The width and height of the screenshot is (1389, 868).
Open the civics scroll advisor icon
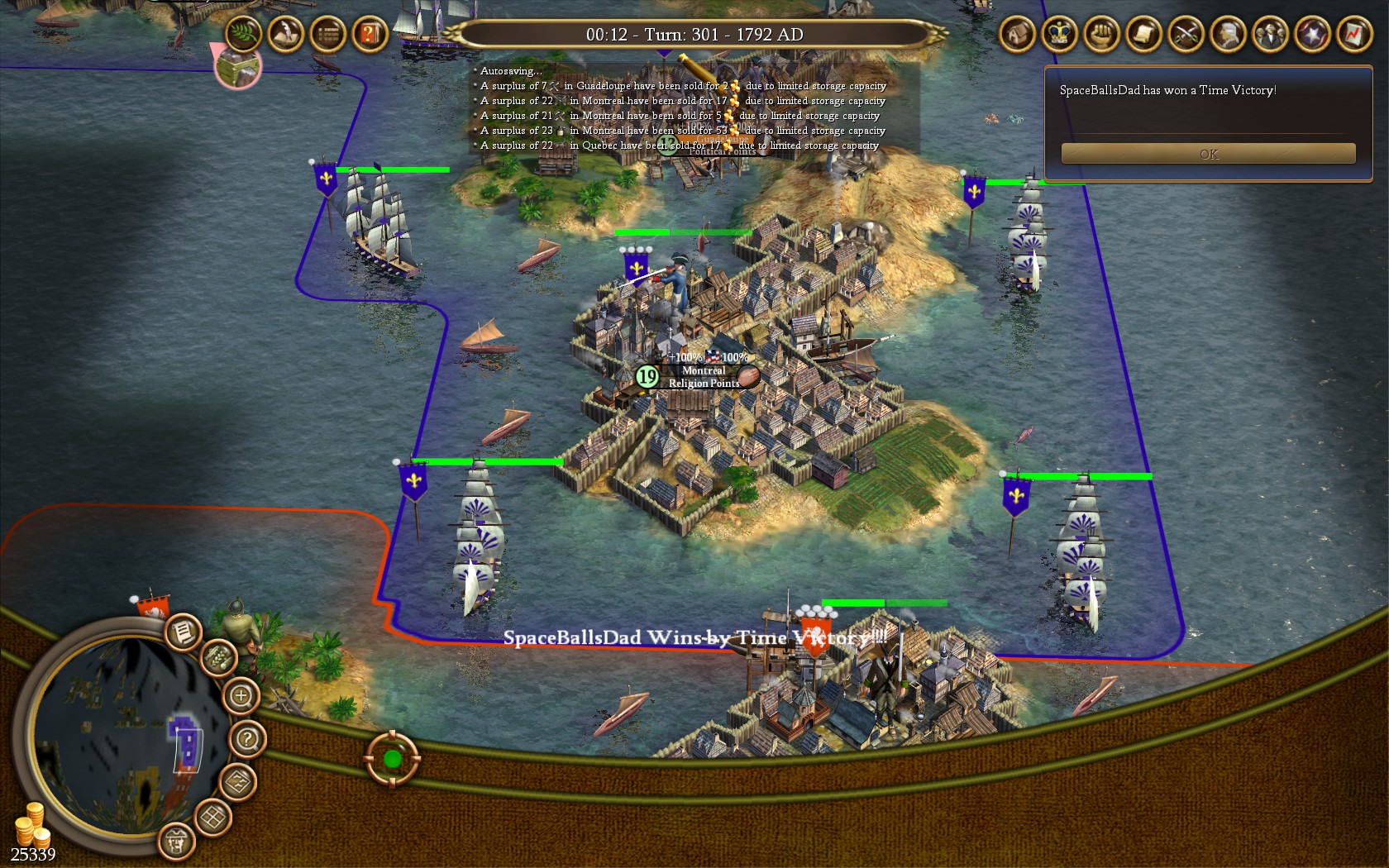1143,35
